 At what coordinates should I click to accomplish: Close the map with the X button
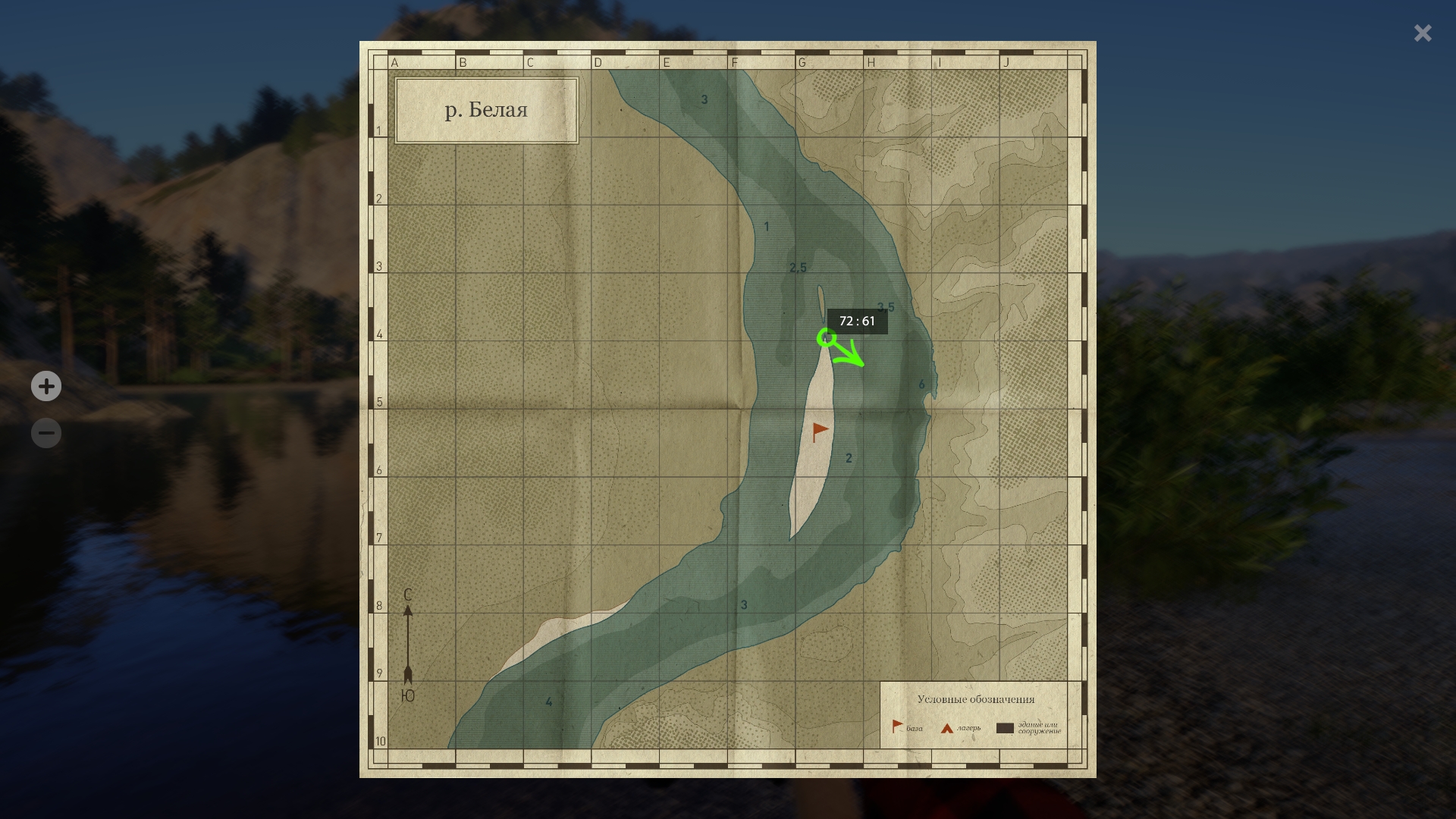point(1423,33)
